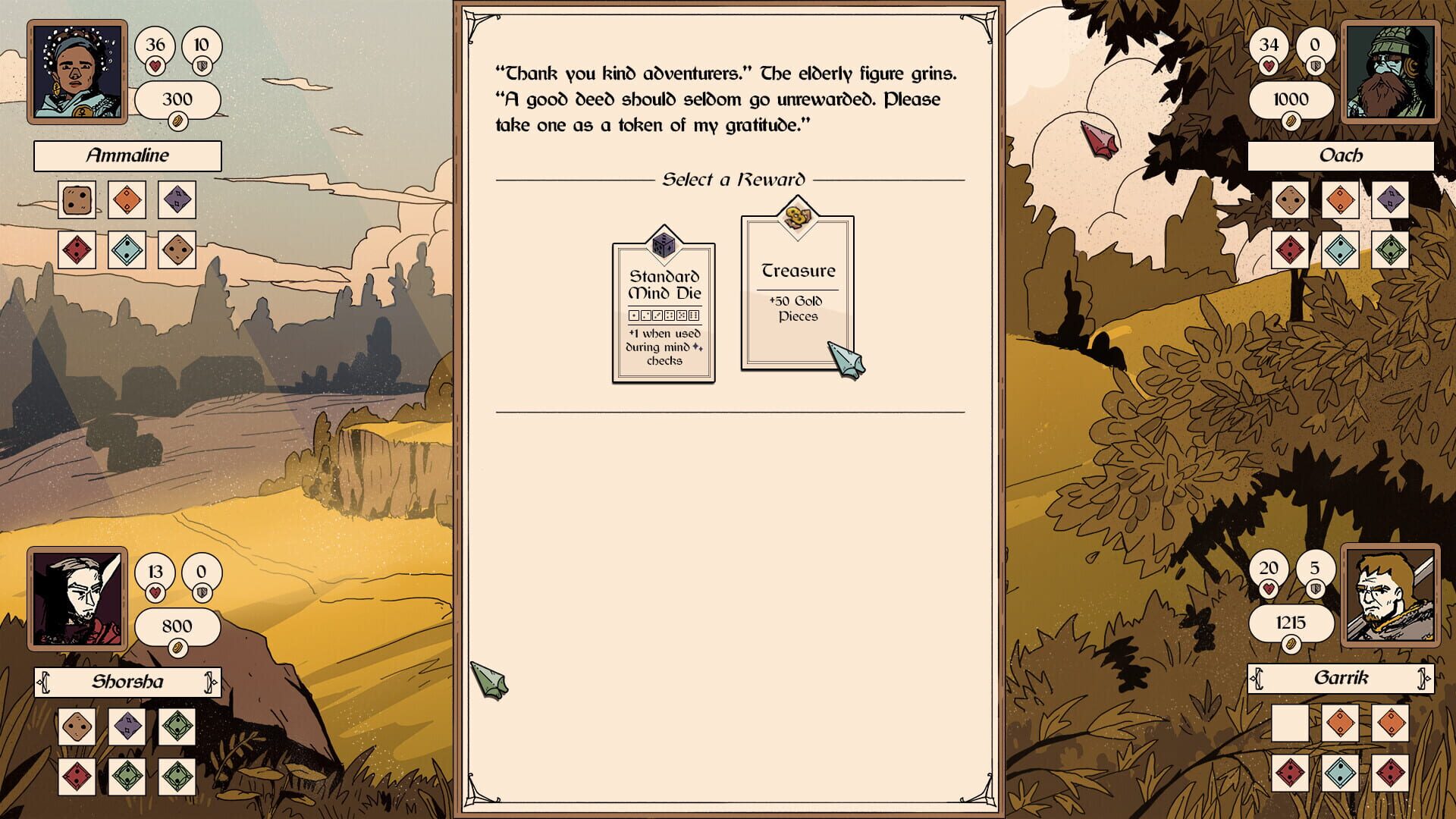Click Ammaline's heart health icon showing 36

click(x=155, y=45)
